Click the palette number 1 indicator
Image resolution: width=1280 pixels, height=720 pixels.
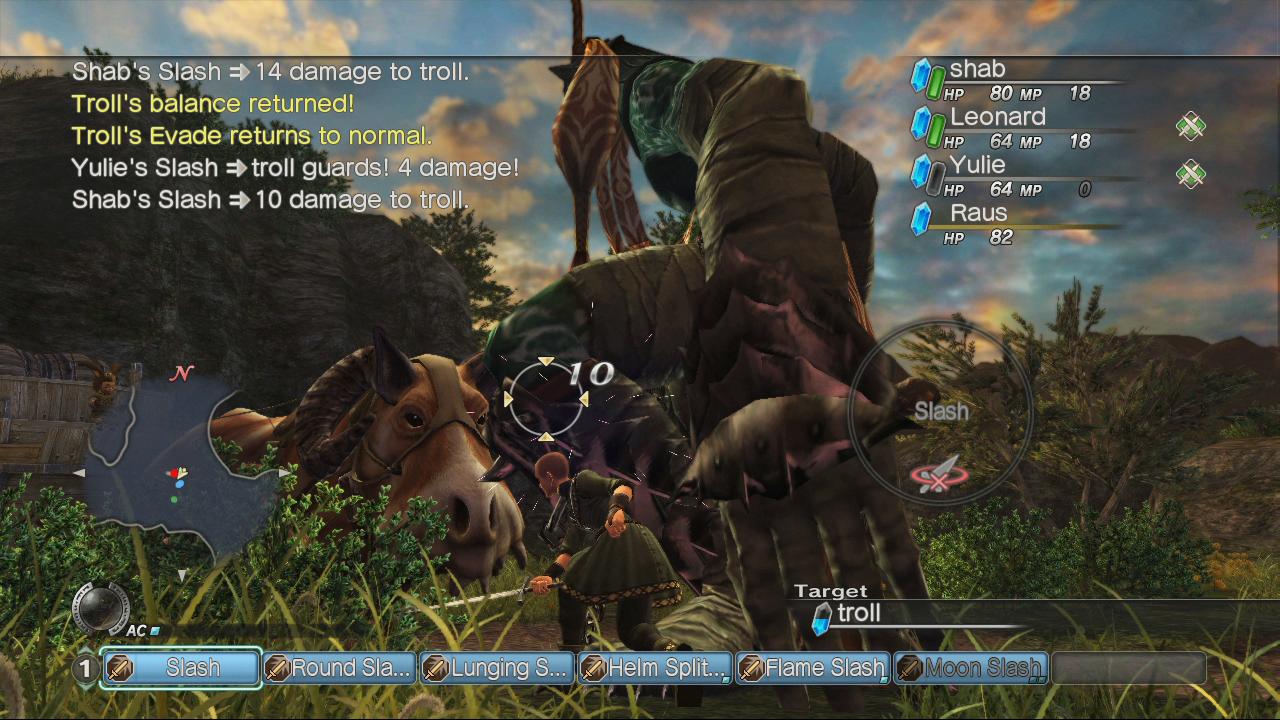pos(86,668)
